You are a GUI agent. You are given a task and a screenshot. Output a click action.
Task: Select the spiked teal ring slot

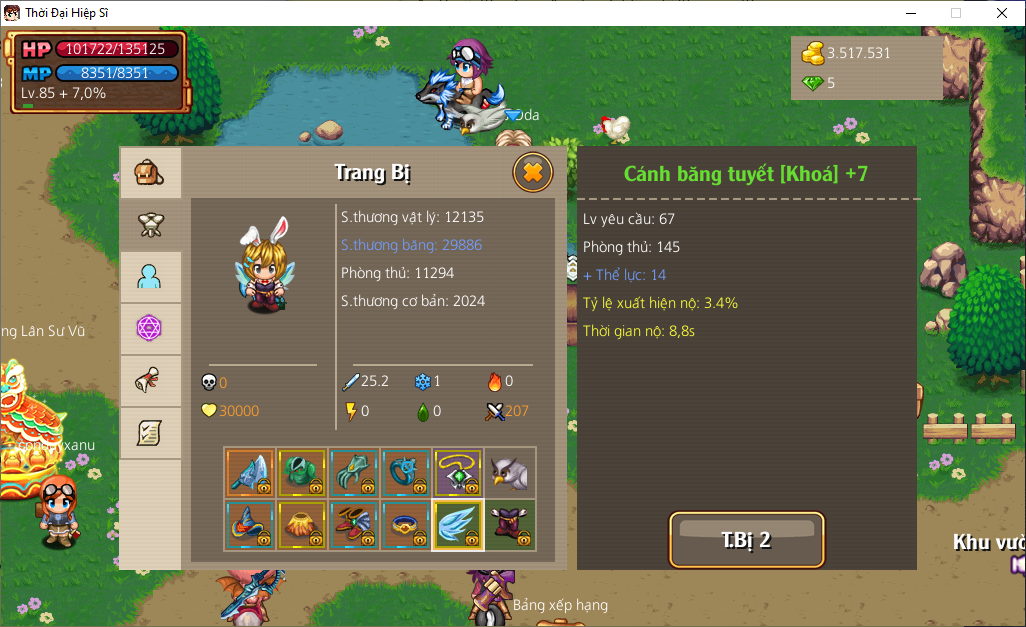406,473
